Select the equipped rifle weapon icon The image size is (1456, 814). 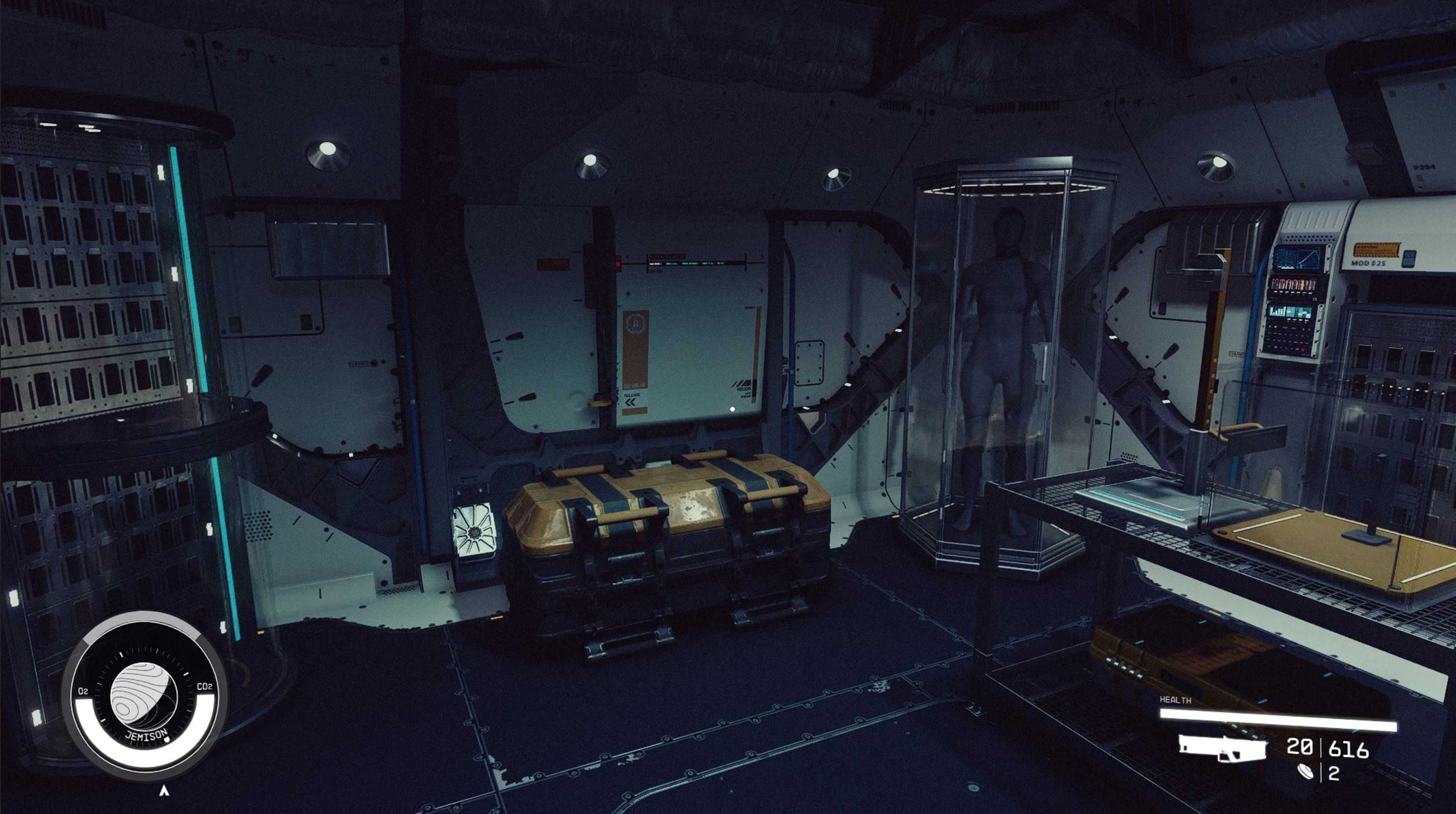1221,747
